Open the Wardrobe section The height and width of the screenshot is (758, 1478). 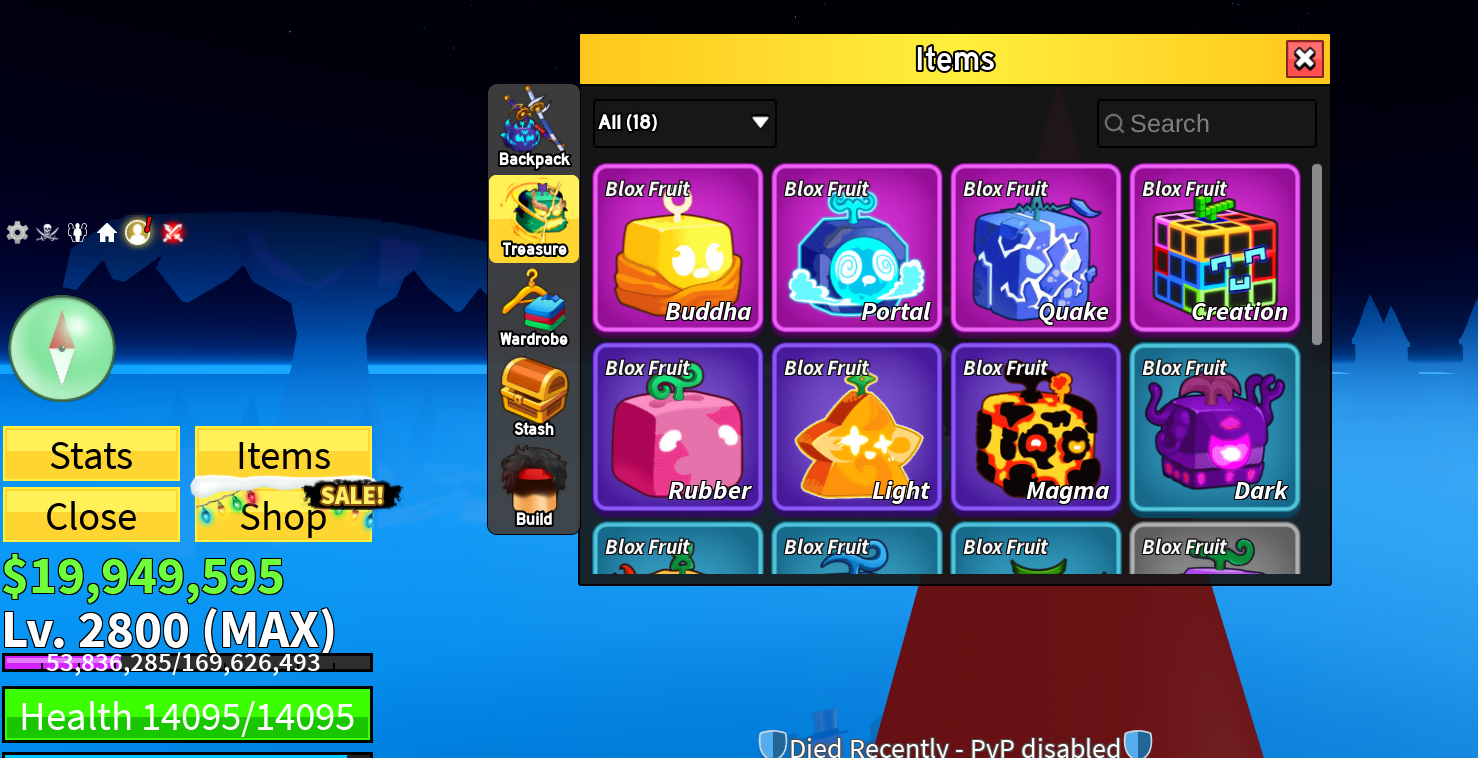tap(534, 310)
